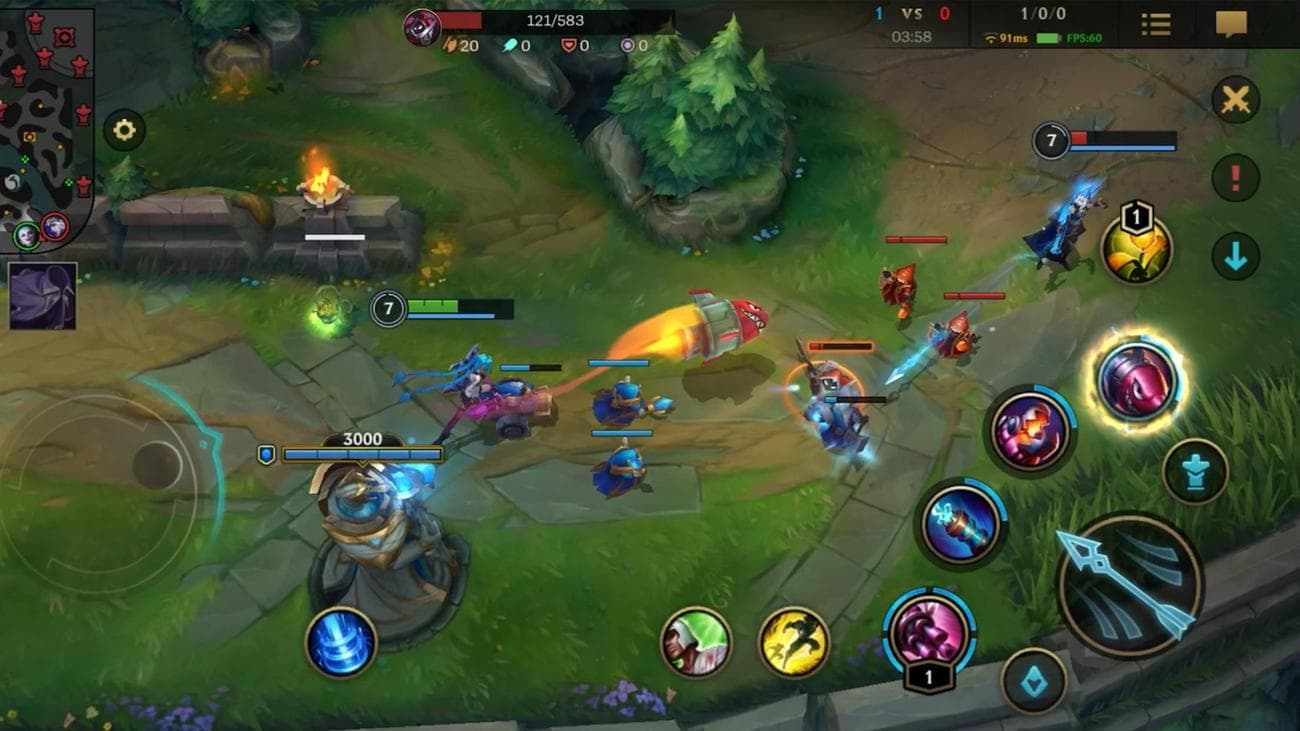Tap the blue recall swirl button
Image resolution: width=1300 pixels, height=731 pixels.
coord(340,645)
